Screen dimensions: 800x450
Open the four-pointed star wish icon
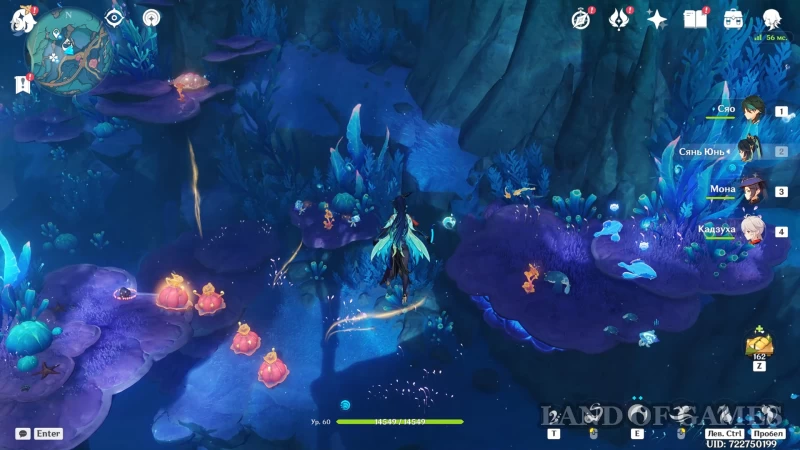(657, 19)
